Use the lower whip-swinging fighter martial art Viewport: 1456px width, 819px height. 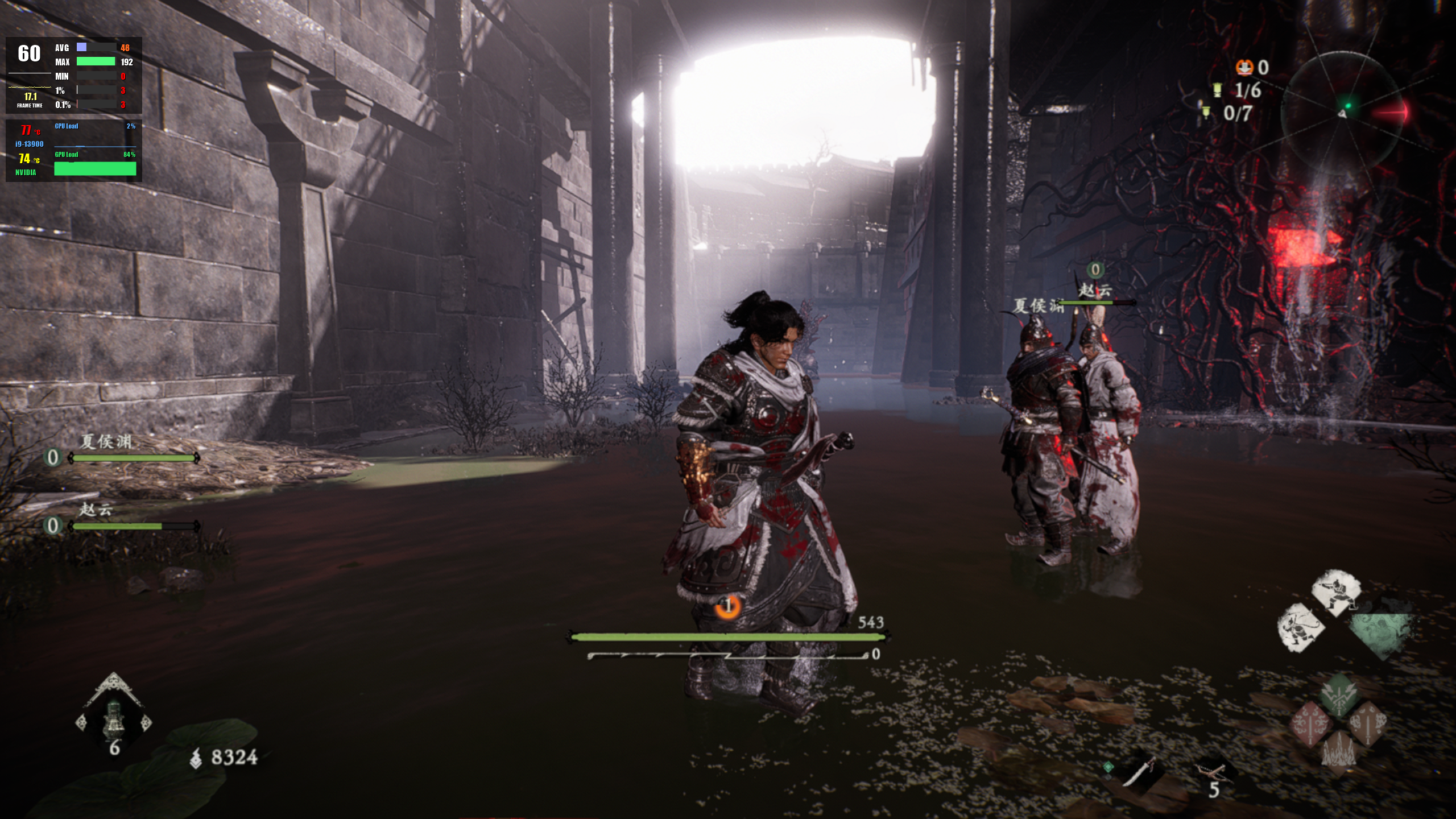point(1300,627)
